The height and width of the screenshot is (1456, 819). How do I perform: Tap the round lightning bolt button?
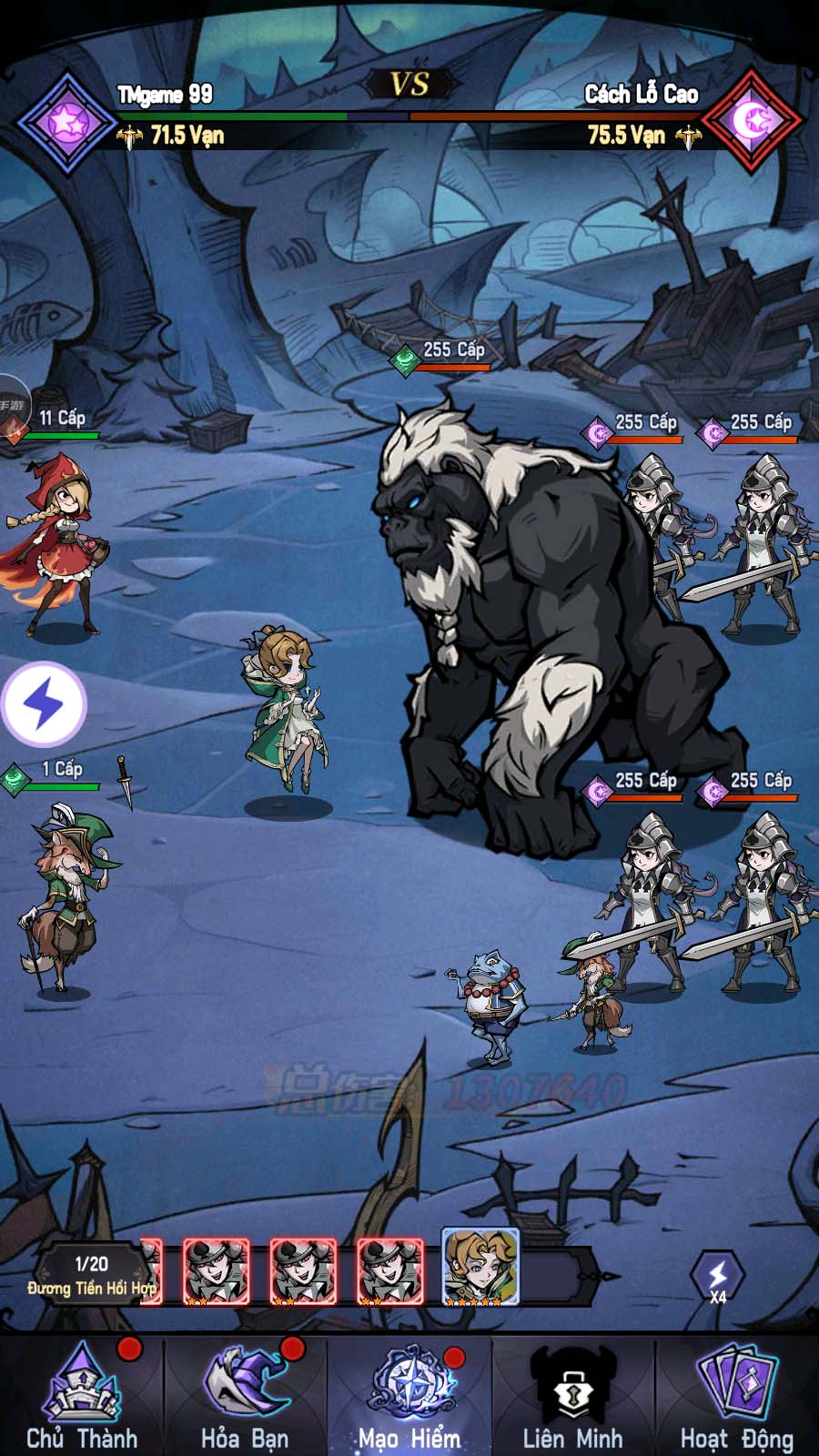[44, 704]
